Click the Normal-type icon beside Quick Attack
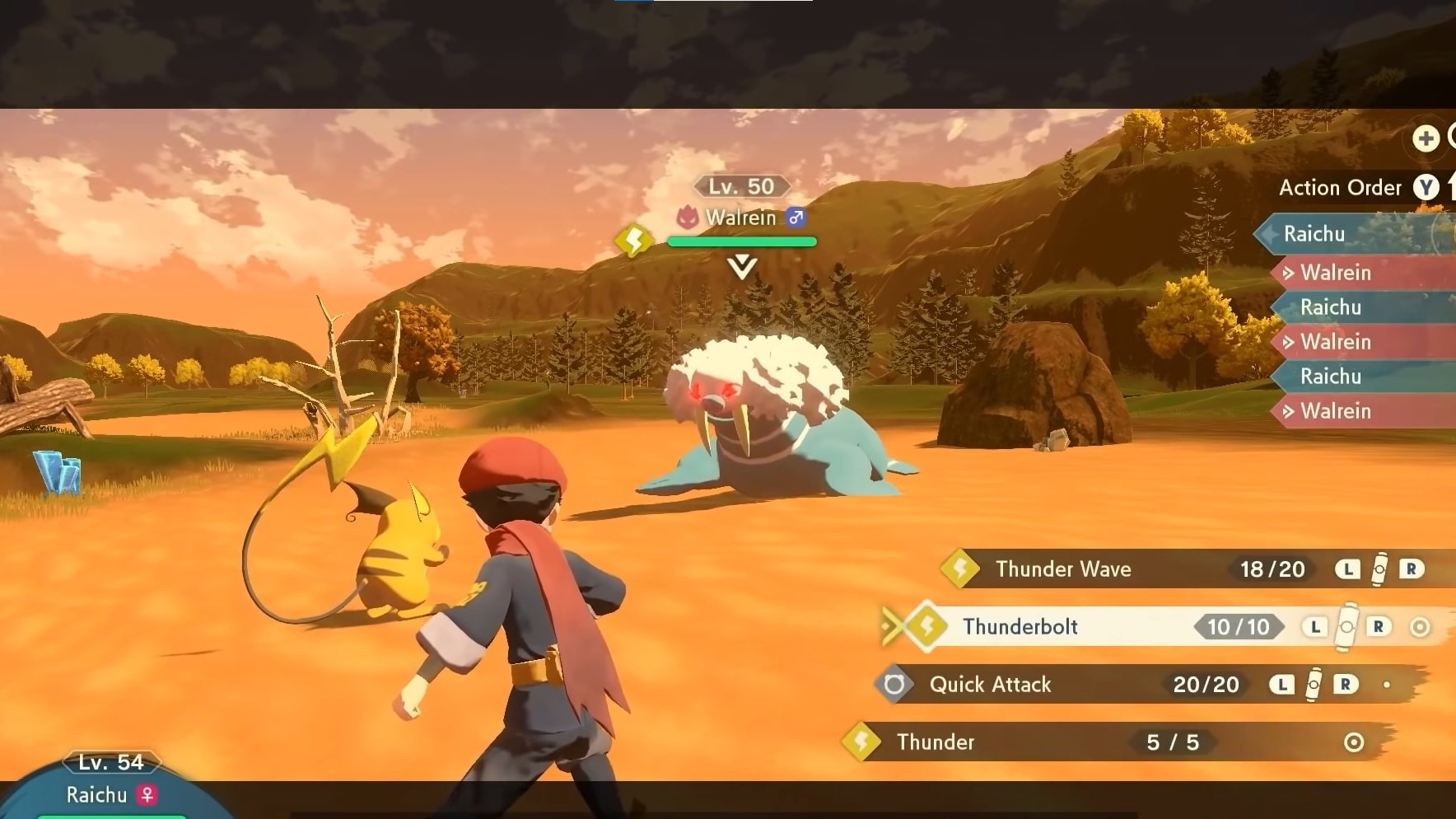The width and height of the screenshot is (1456, 819). [894, 684]
